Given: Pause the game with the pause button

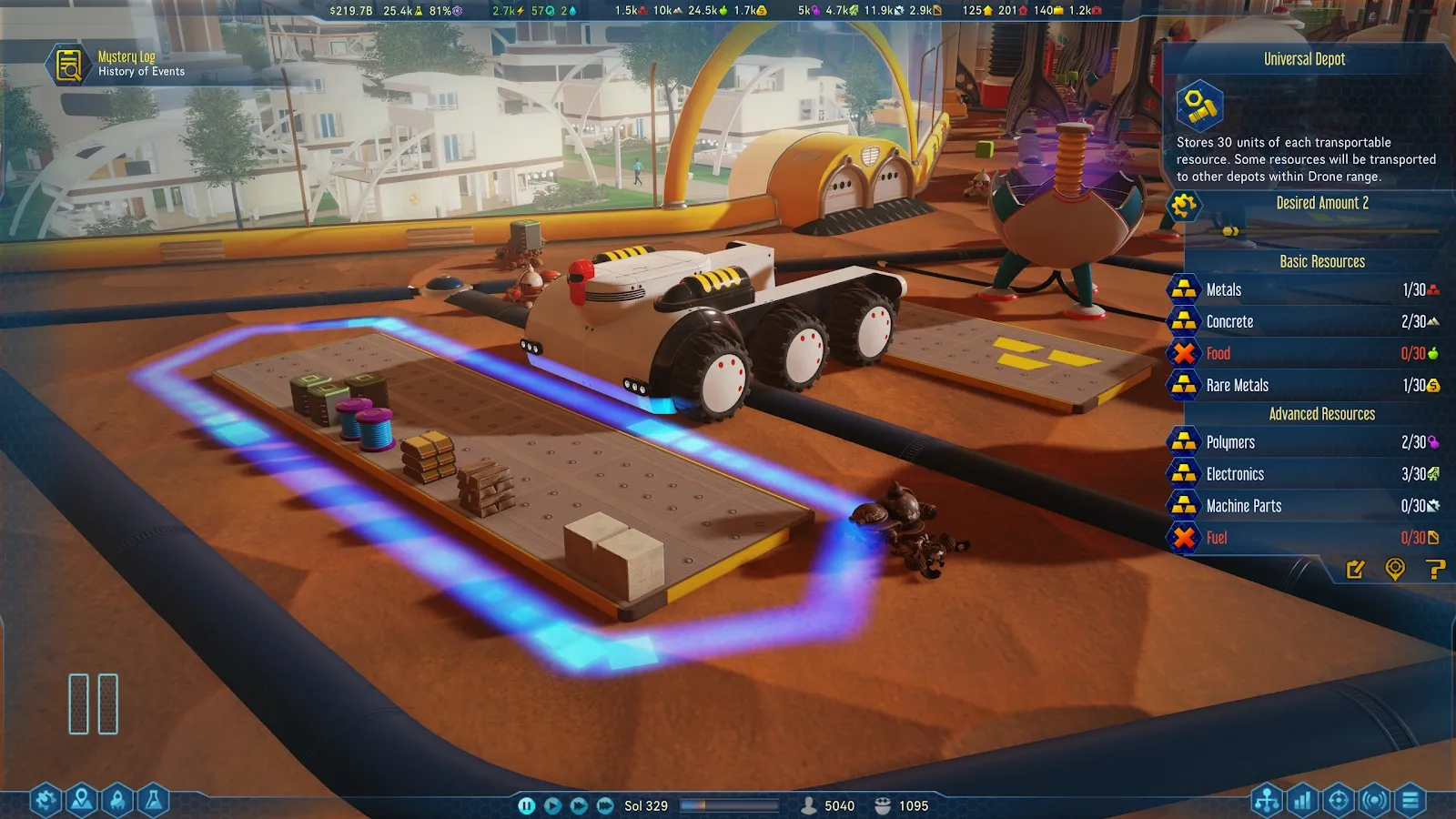Looking at the screenshot, I should click(526, 805).
